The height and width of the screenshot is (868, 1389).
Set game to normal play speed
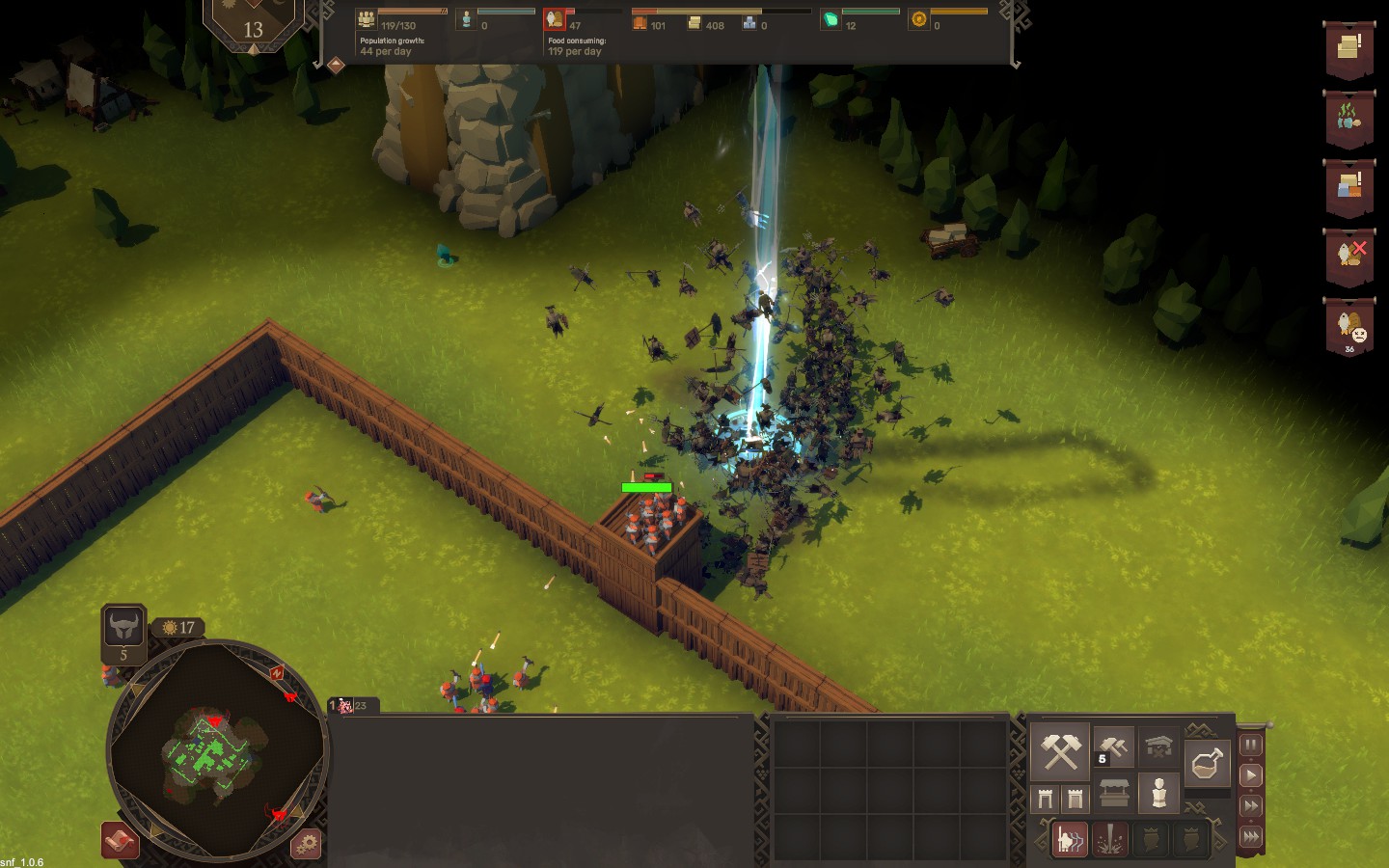[x=1250, y=775]
